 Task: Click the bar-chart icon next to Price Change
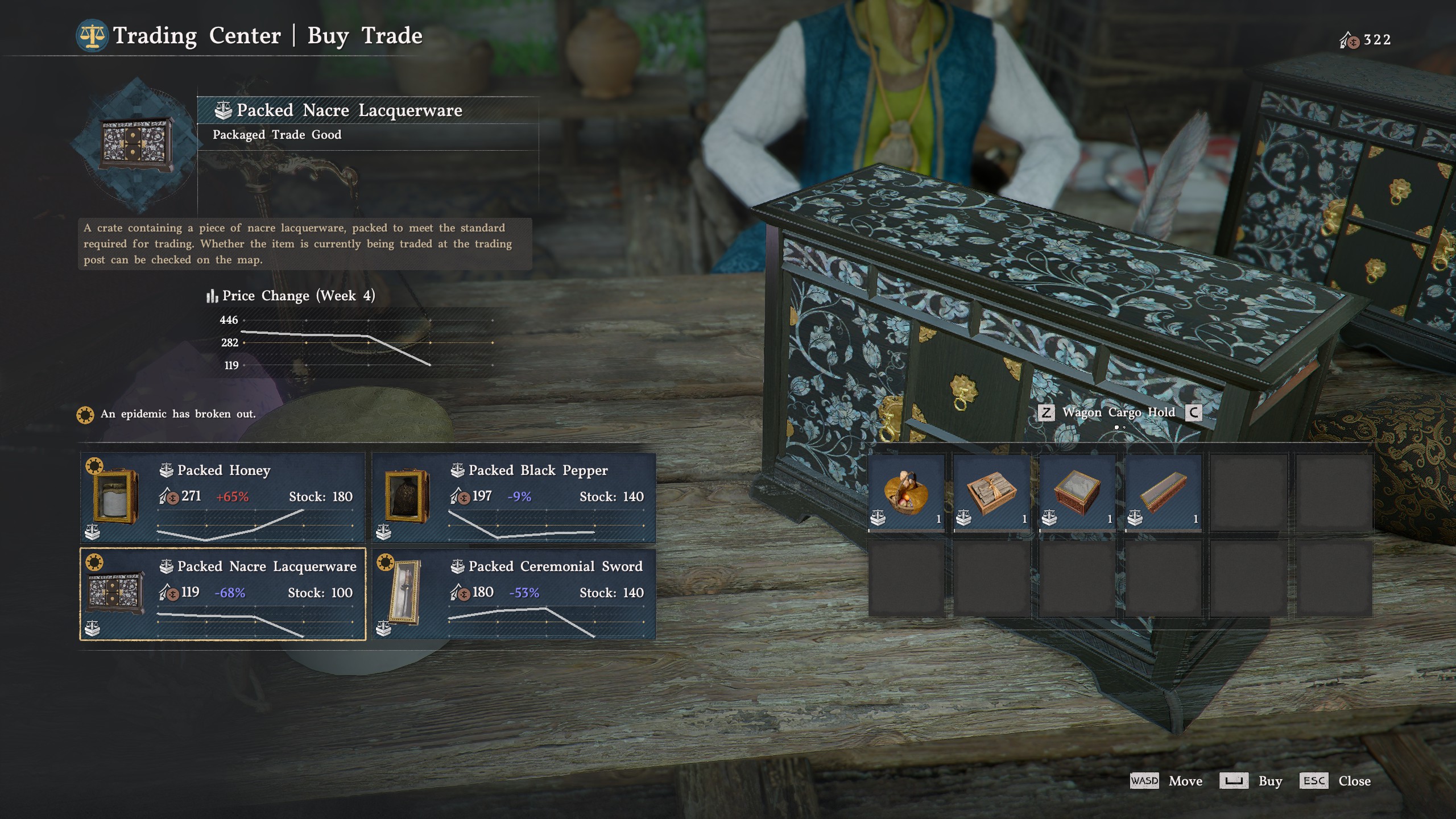coord(212,295)
